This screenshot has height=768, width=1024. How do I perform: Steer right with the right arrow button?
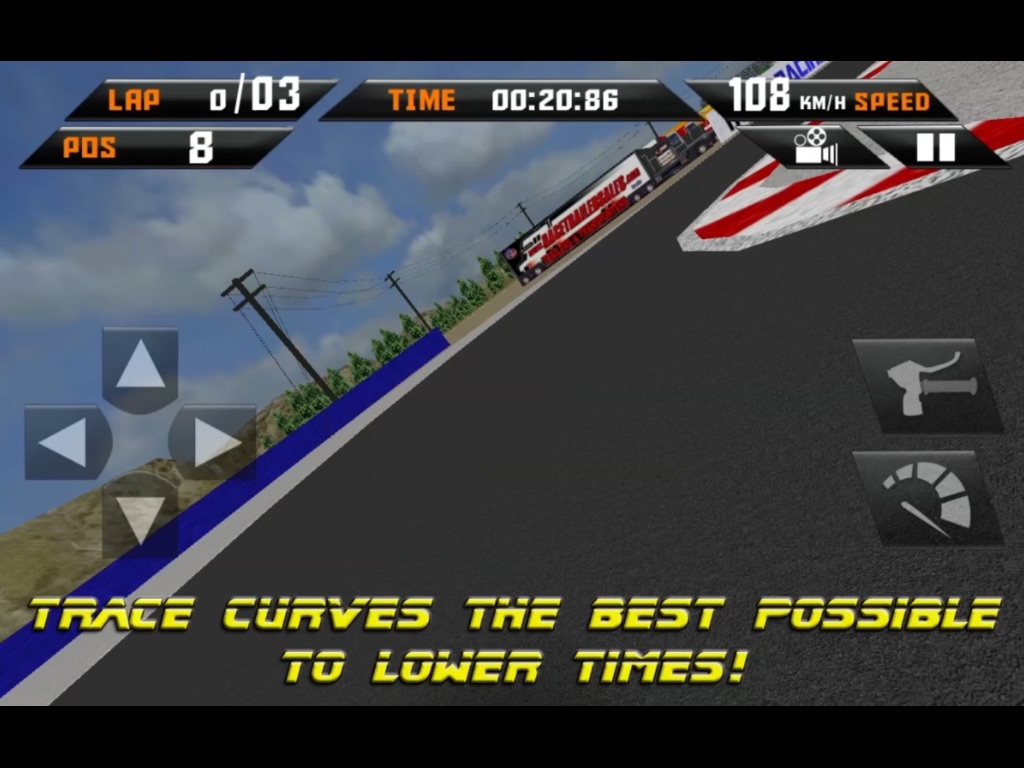pyautogui.click(x=213, y=442)
